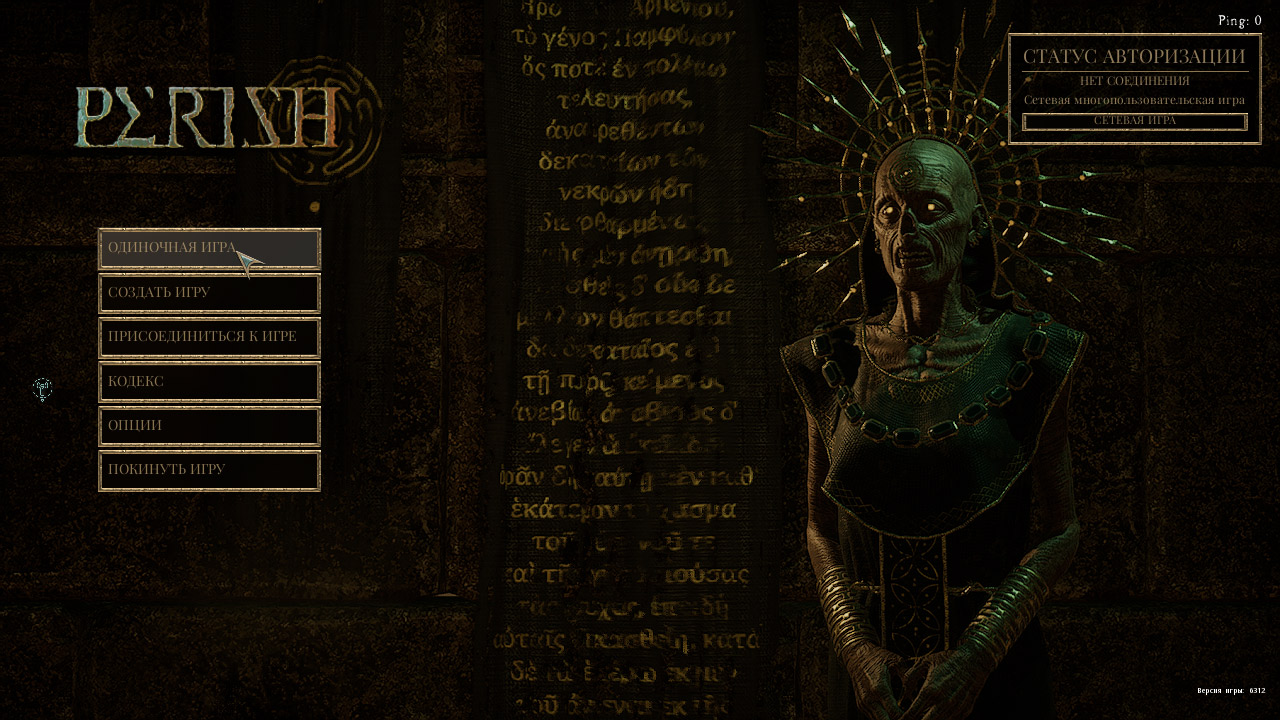Activate the СЕТЕВАЯ ИГРА network button
The width and height of the screenshot is (1280, 720).
1134,121
